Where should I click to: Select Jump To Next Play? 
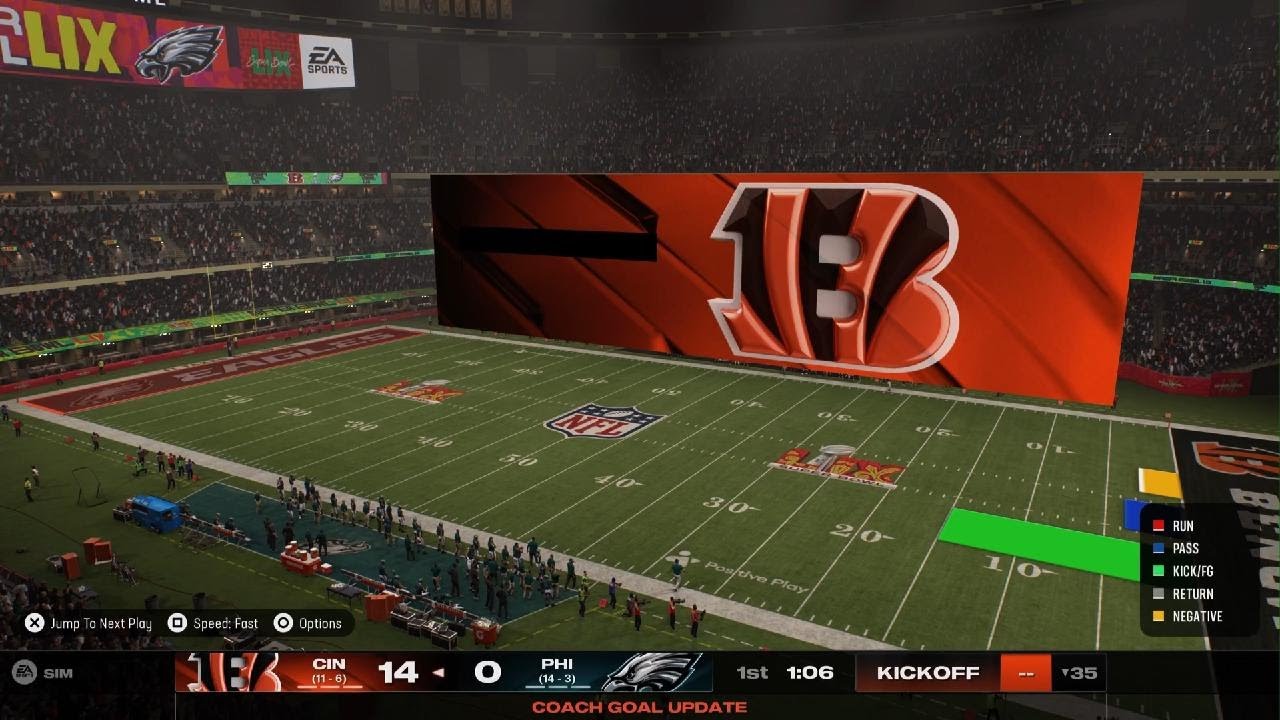click(90, 623)
